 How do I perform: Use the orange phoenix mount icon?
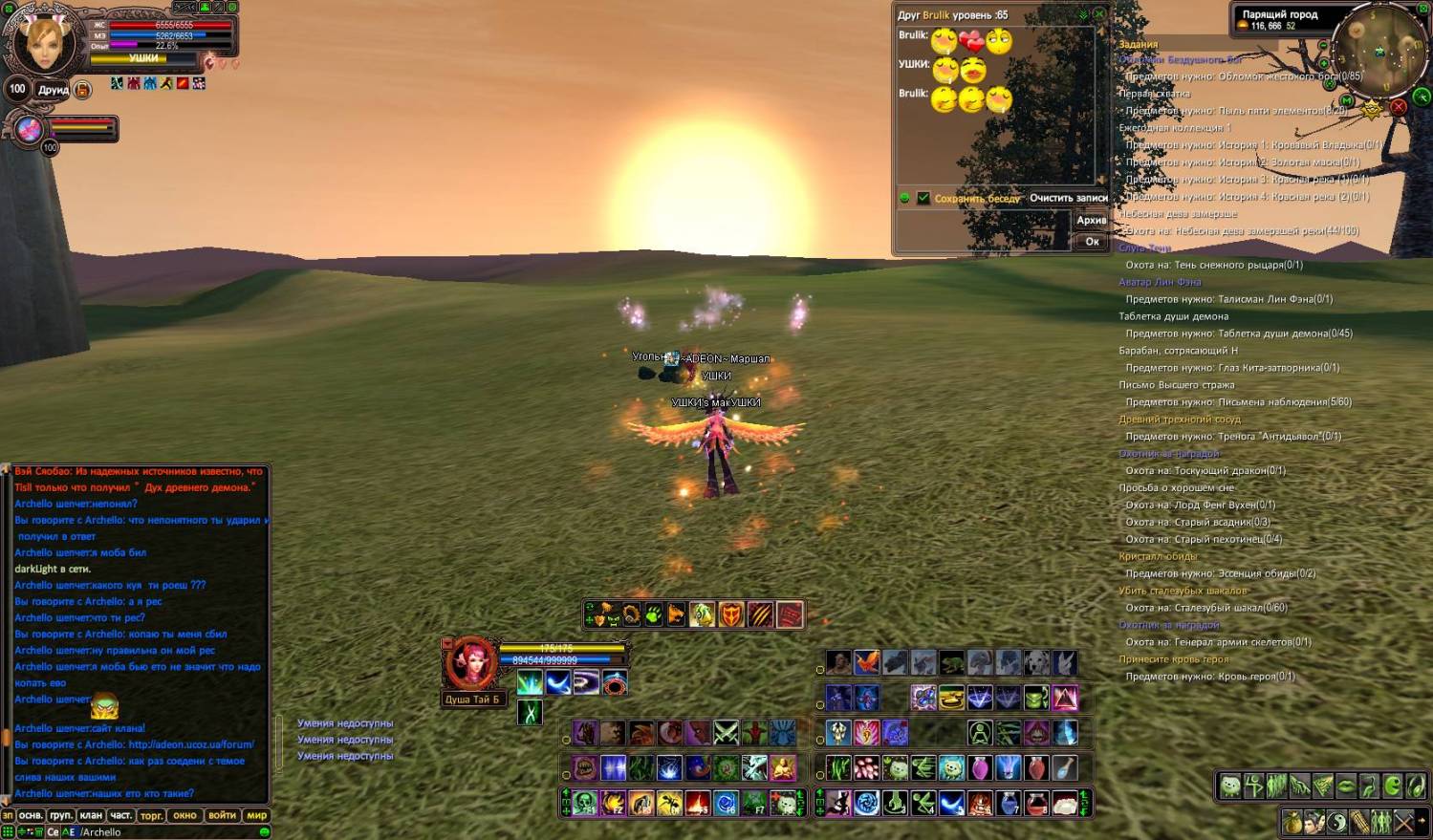click(867, 662)
